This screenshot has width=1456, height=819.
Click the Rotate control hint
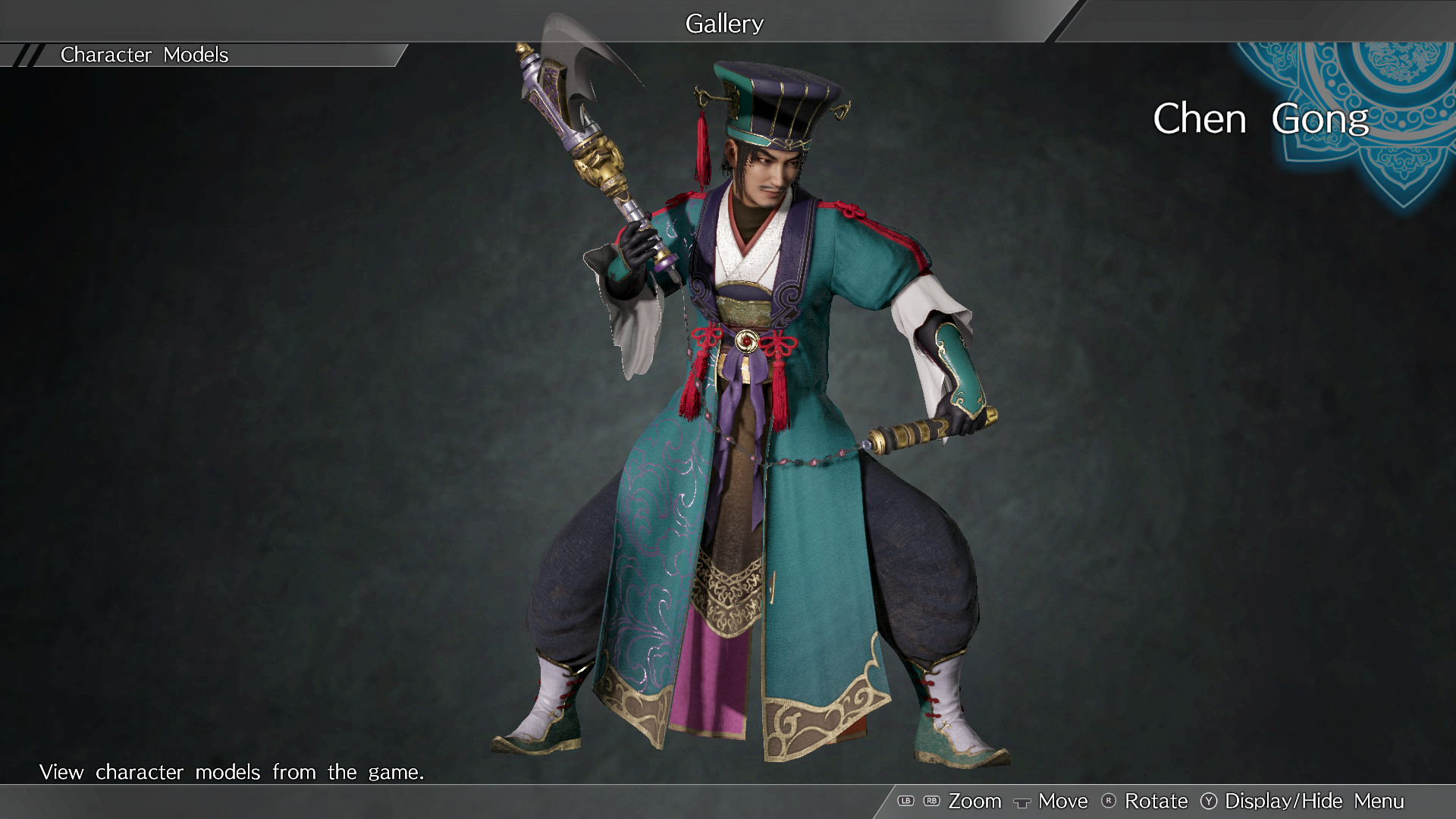tap(1156, 802)
